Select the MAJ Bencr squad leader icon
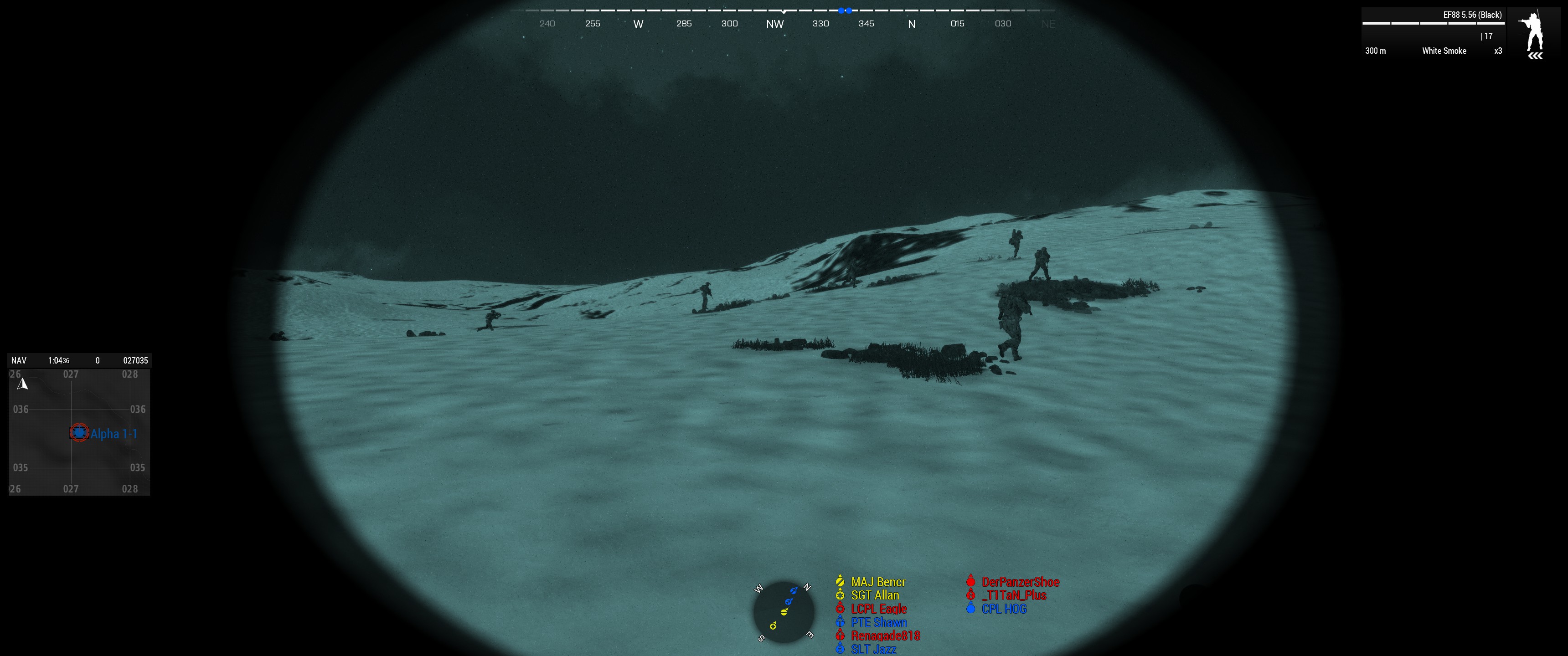 pos(840,581)
